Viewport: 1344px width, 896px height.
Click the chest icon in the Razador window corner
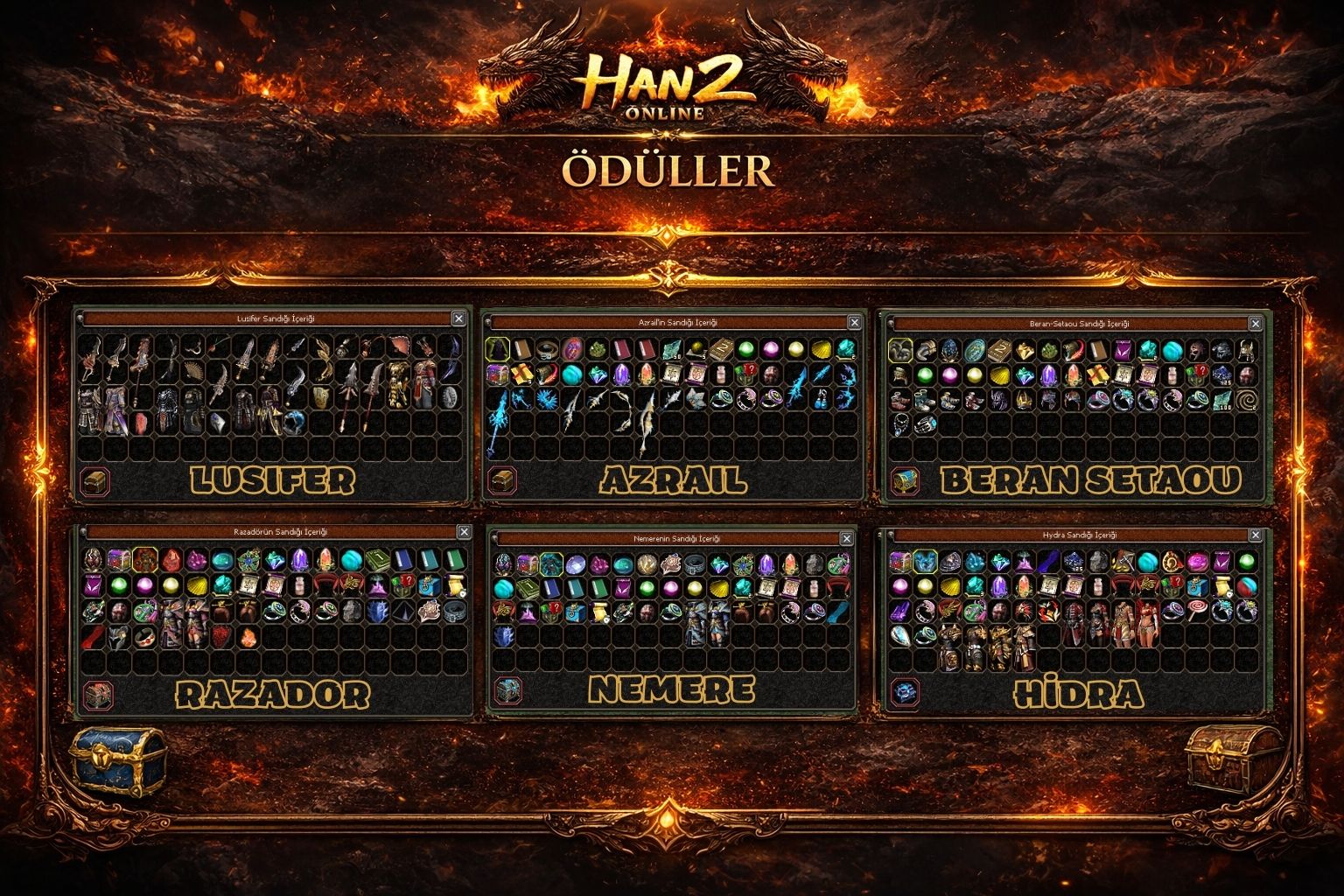(x=96, y=694)
